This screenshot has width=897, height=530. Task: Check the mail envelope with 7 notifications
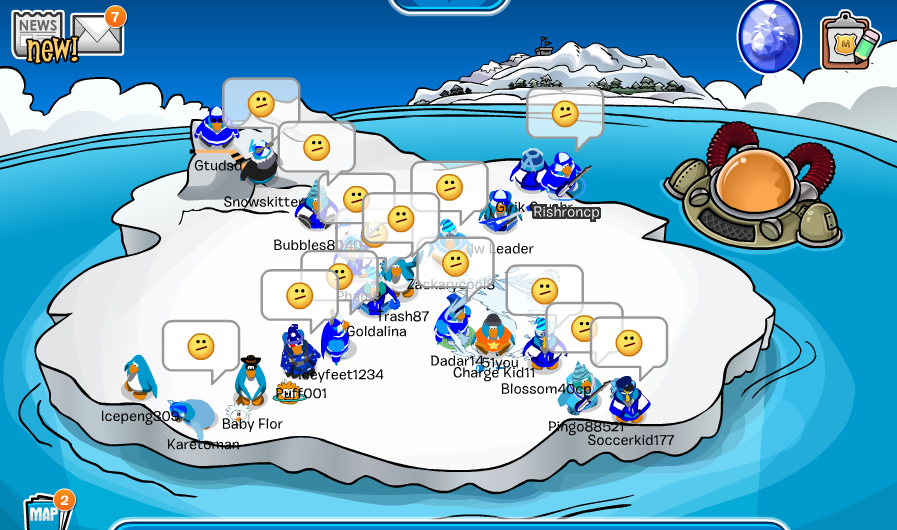point(97,36)
